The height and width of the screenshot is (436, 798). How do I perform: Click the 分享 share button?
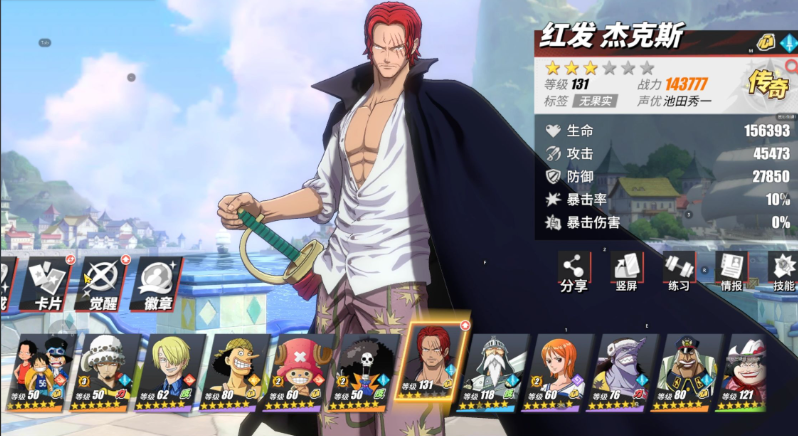tap(573, 272)
